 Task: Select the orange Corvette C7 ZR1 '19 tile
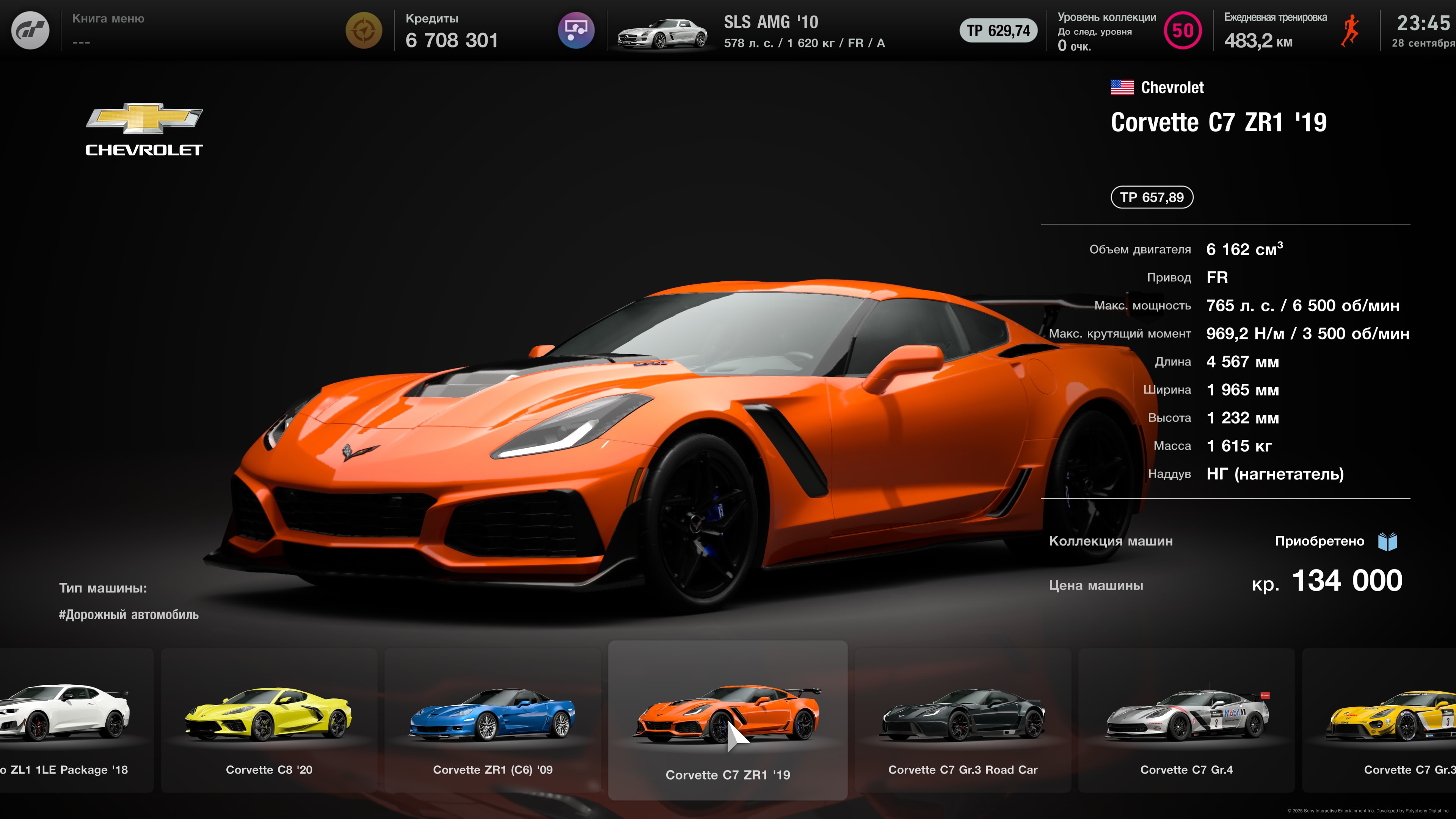coord(728,721)
